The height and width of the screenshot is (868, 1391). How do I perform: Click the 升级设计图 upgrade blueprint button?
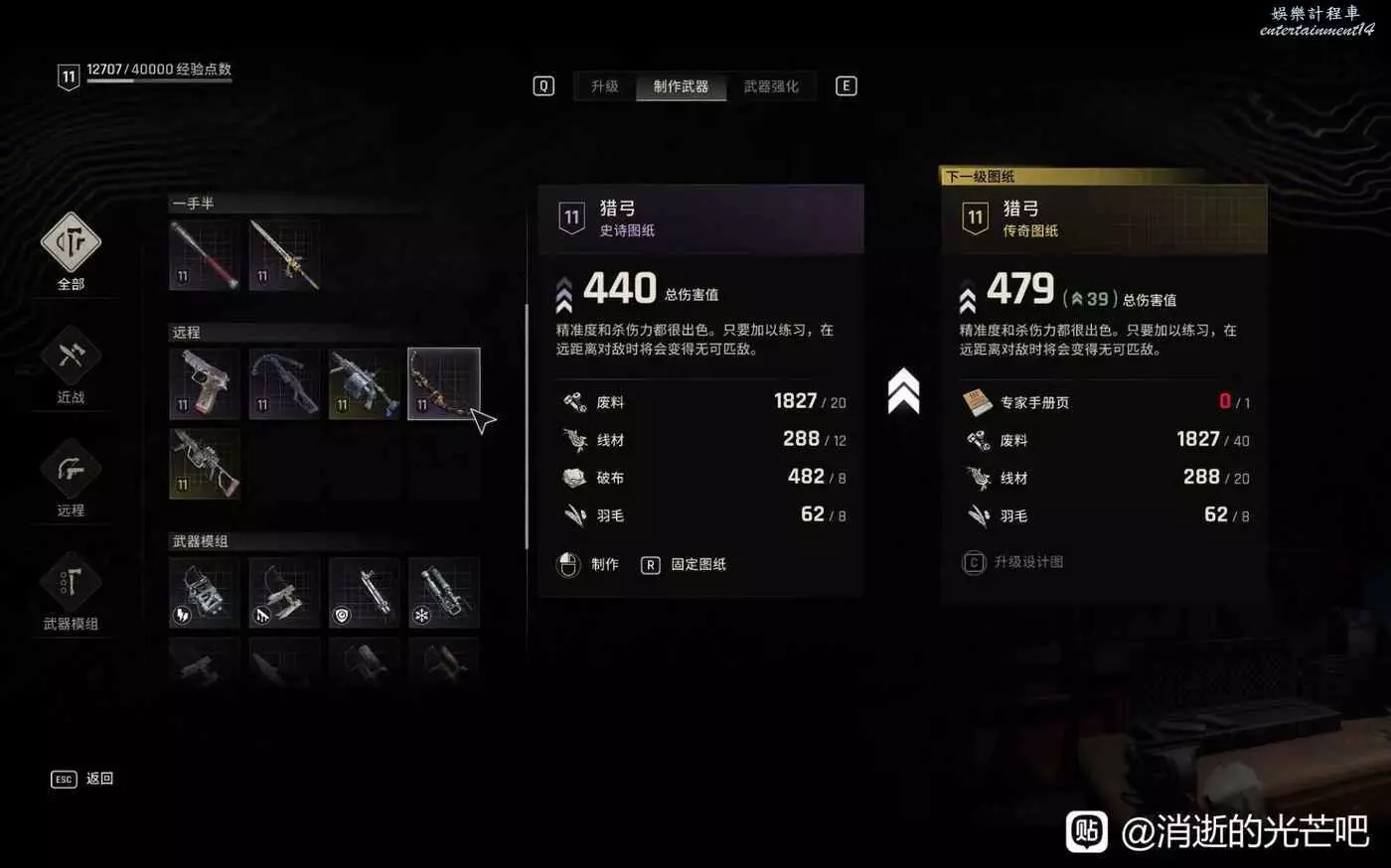click(1013, 562)
